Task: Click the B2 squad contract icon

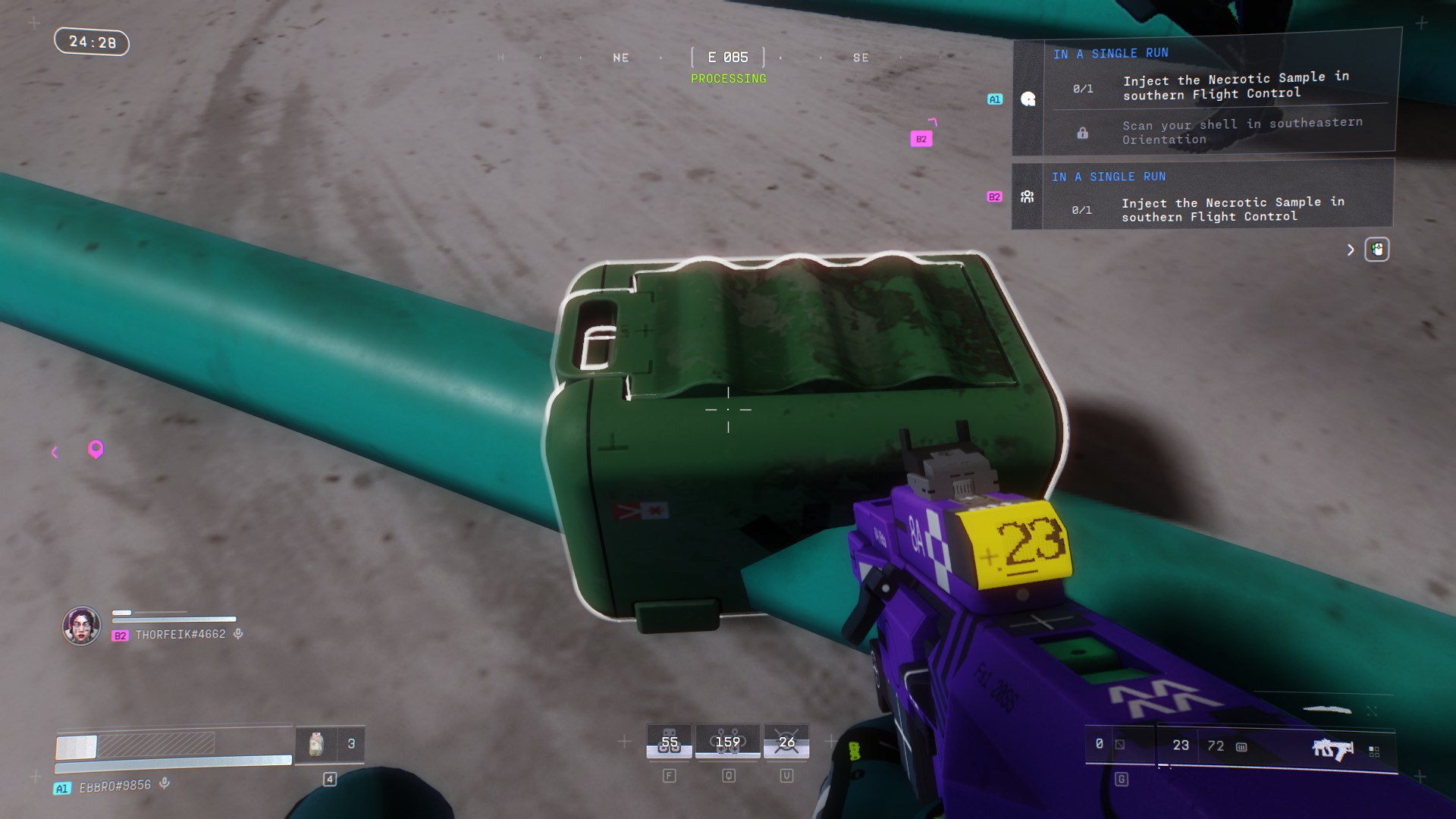Action: pos(1028,197)
